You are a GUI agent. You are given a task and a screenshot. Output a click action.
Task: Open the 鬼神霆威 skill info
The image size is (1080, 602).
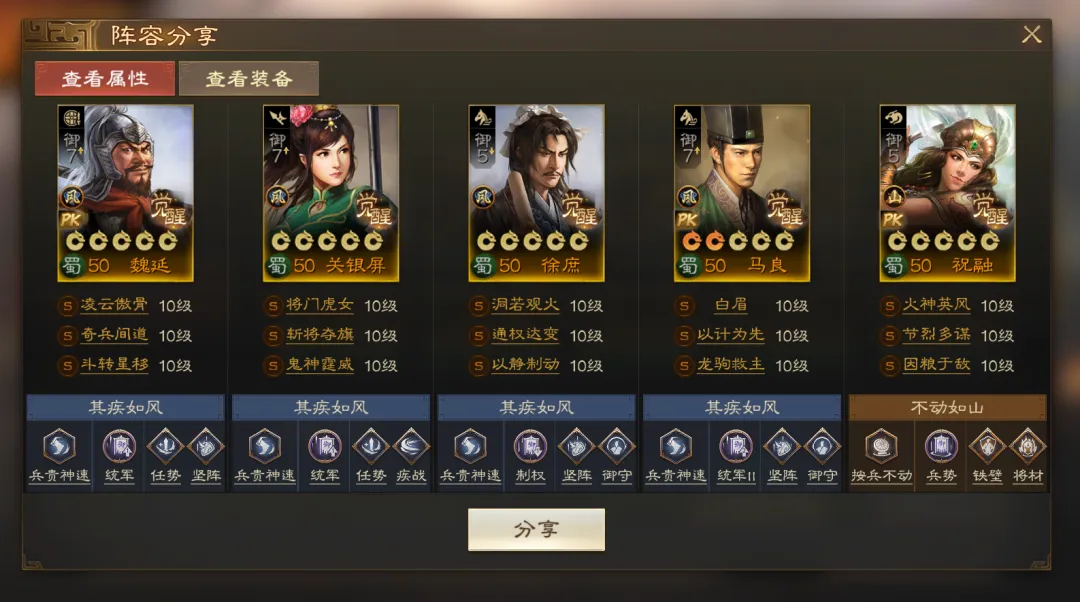320,366
